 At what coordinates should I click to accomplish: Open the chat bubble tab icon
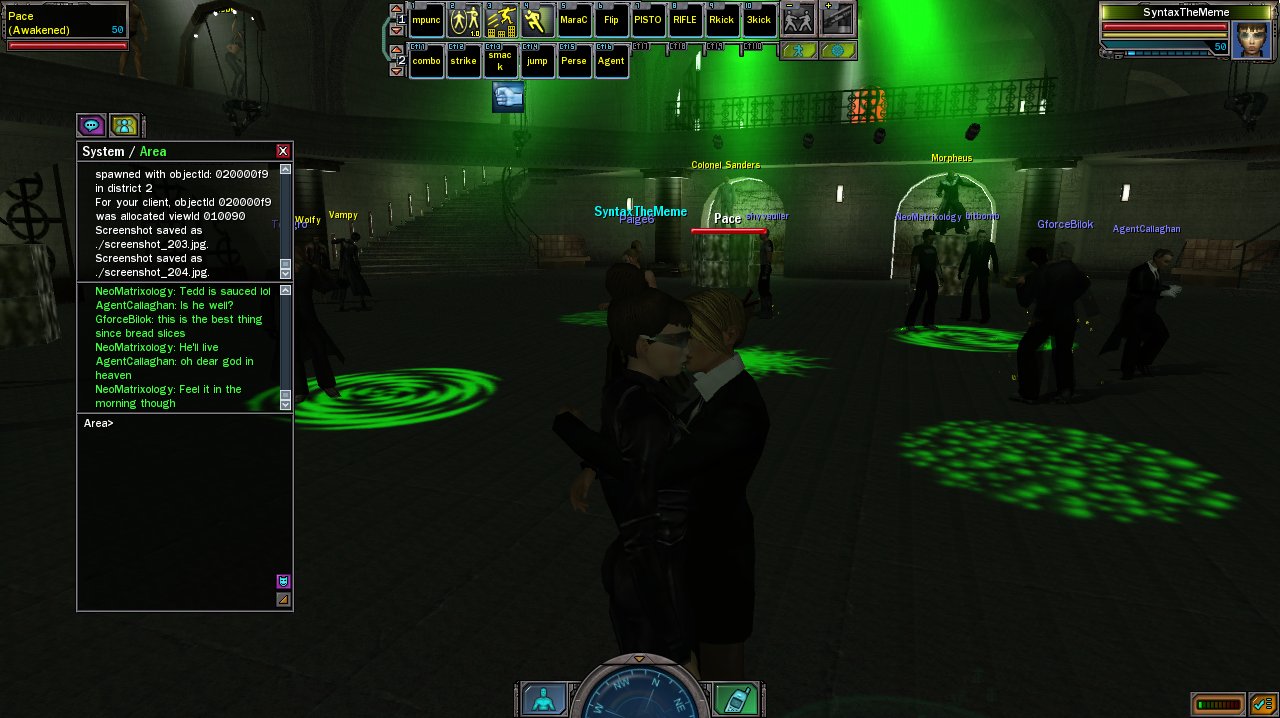coord(92,126)
